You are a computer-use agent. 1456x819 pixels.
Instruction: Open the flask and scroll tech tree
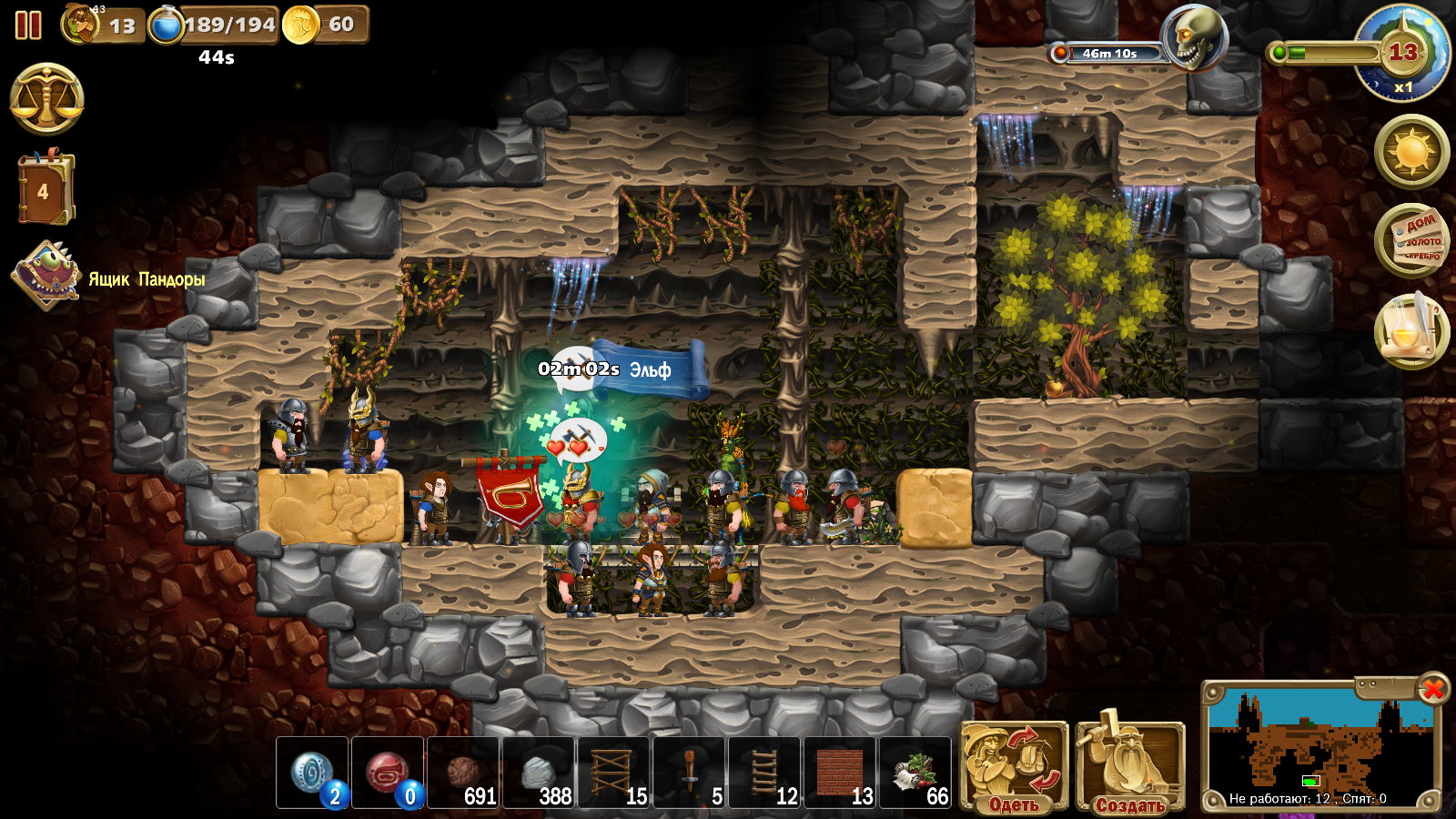[1411, 331]
